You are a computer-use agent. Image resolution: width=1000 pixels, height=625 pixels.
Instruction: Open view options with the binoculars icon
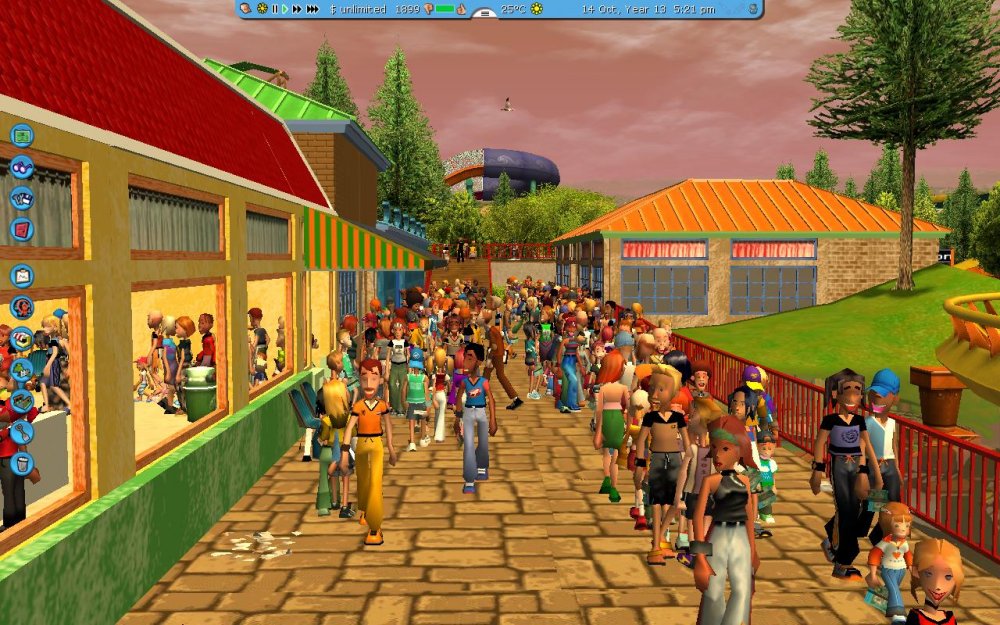(22, 166)
